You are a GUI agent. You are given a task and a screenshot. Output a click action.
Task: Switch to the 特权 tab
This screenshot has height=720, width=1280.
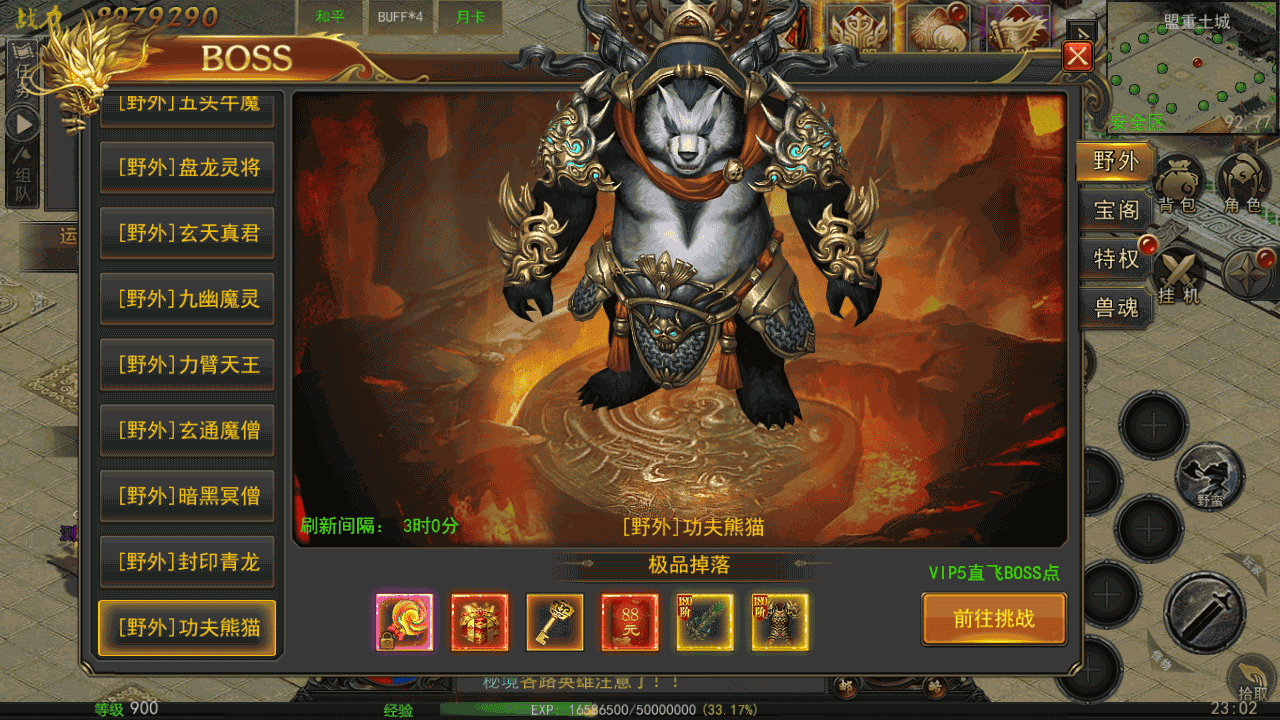click(1115, 259)
